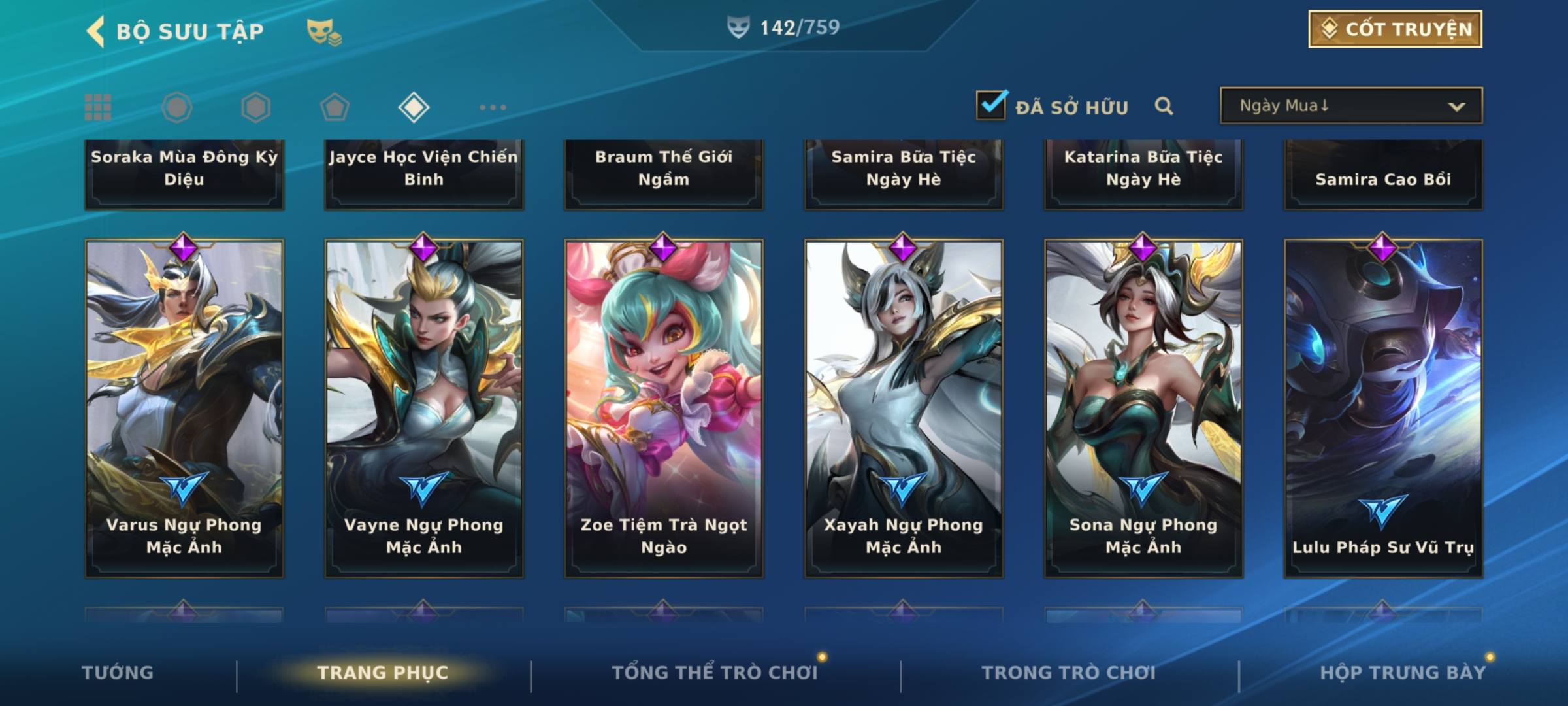The width and height of the screenshot is (1568, 706).
Task: Click the golden mask coins icon
Action: coord(324,31)
